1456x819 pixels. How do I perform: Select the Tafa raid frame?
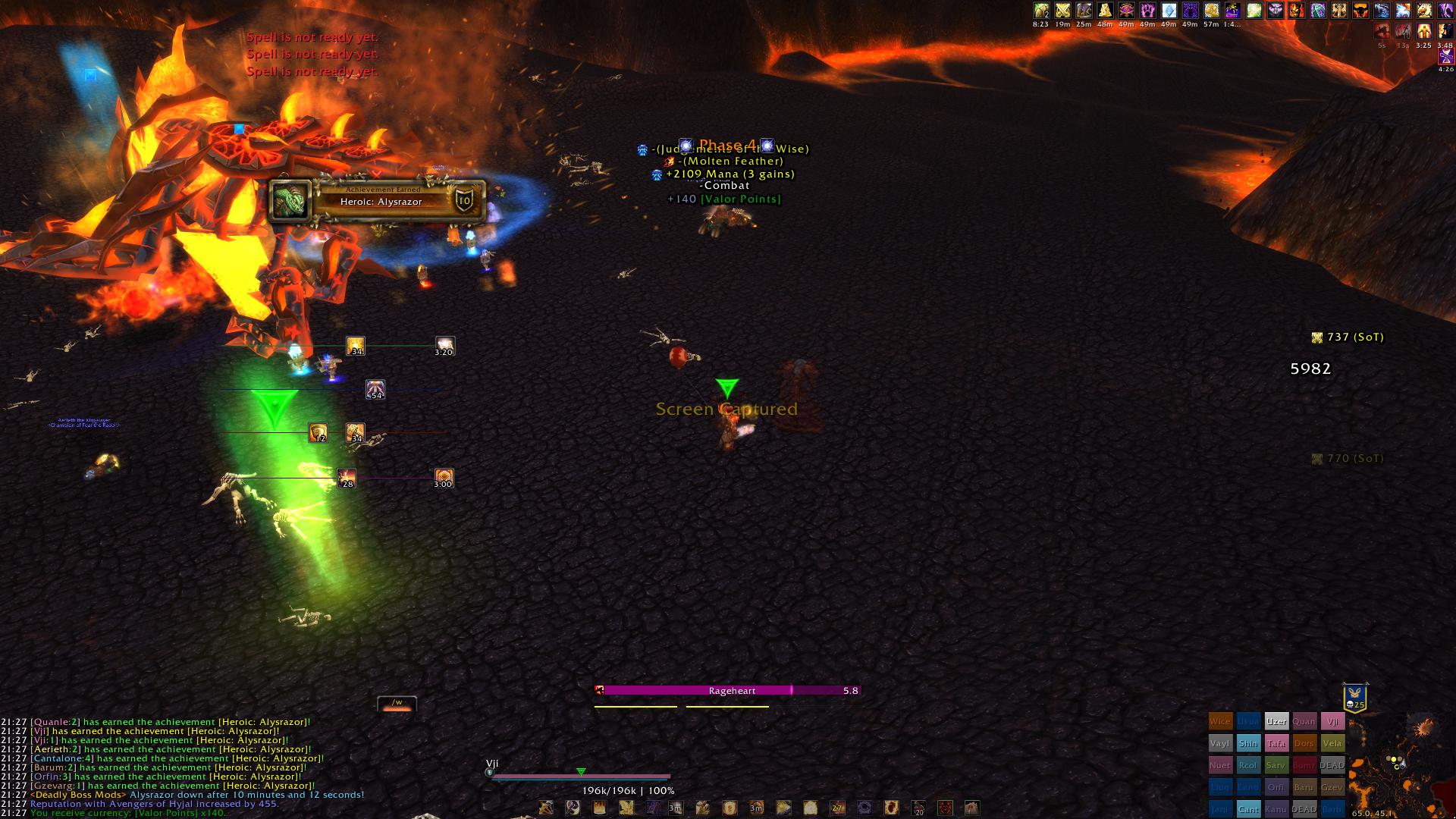click(x=1276, y=743)
